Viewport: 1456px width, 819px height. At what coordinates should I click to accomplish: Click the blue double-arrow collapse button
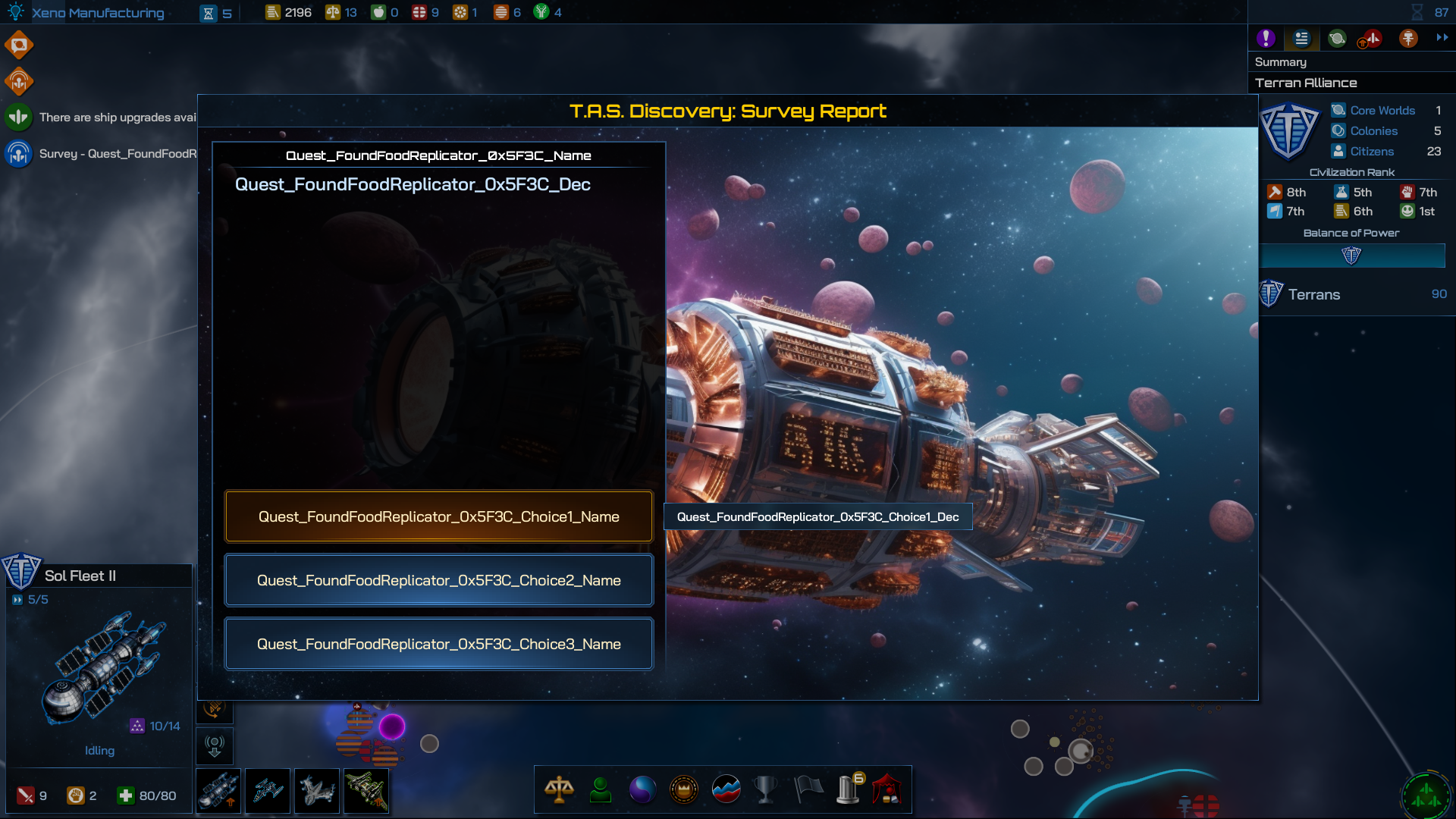(x=1442, y=37)
